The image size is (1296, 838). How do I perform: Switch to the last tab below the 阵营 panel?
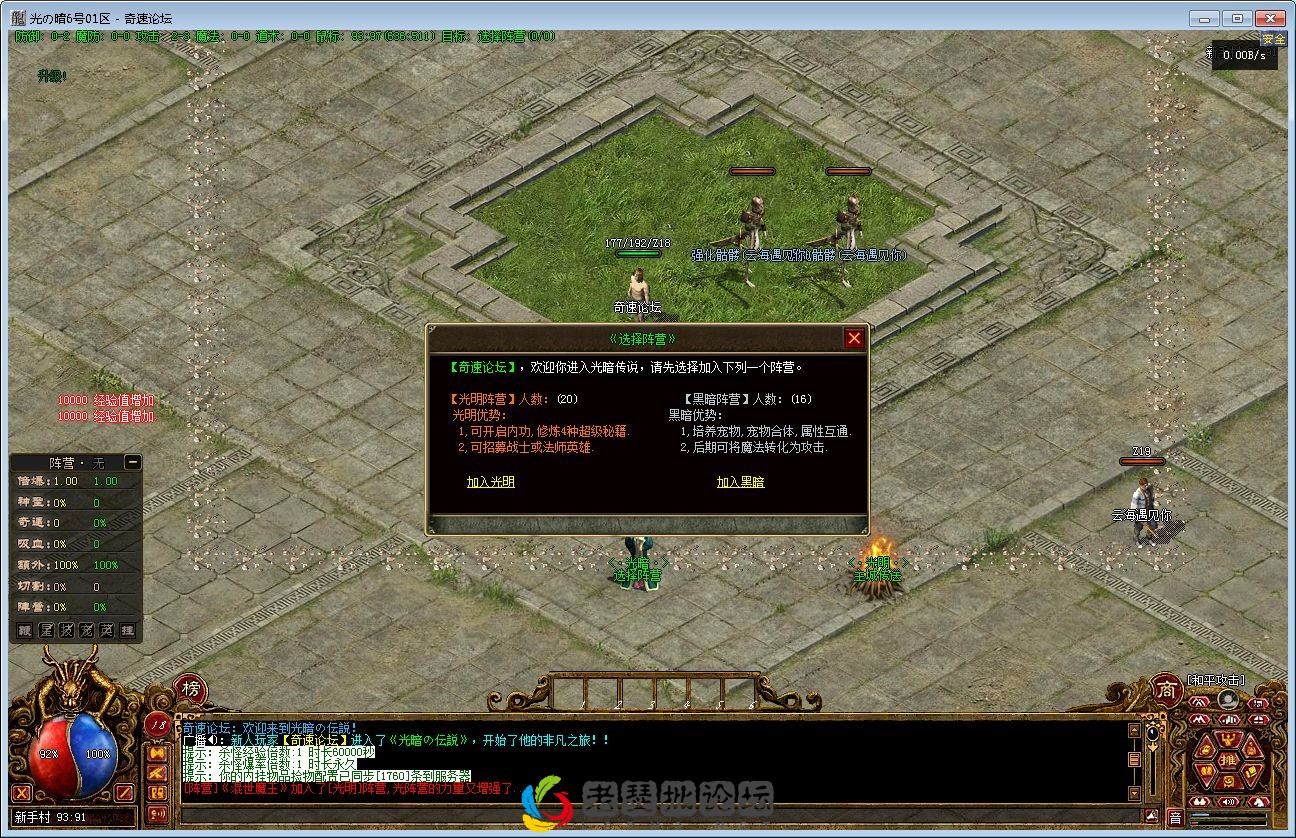(x=126, y=630)
